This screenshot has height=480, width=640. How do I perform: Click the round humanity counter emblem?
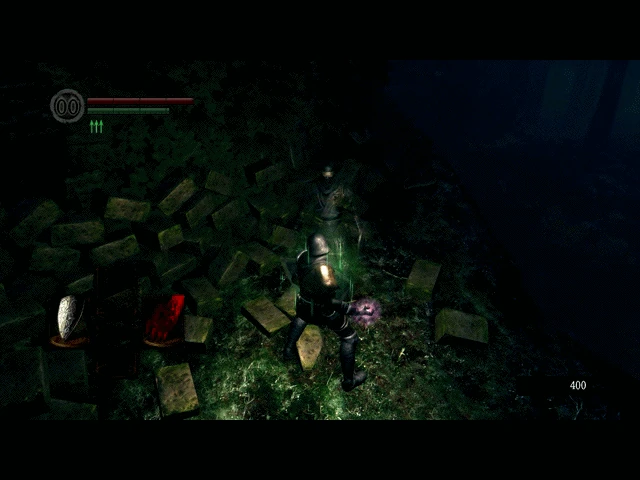[67, 105]
